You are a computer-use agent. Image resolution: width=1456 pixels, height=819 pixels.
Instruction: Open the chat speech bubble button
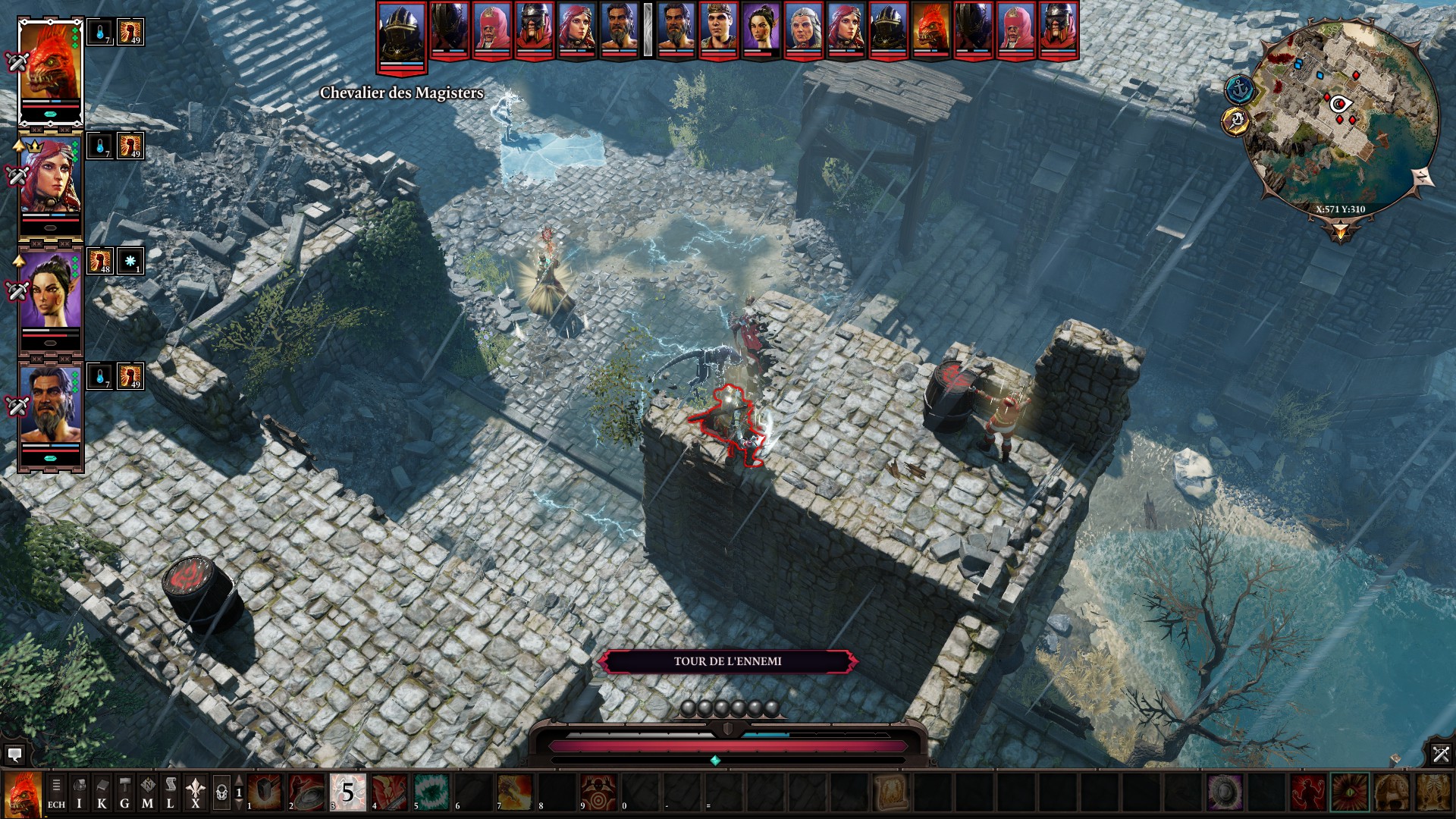(x=14, y=755)
